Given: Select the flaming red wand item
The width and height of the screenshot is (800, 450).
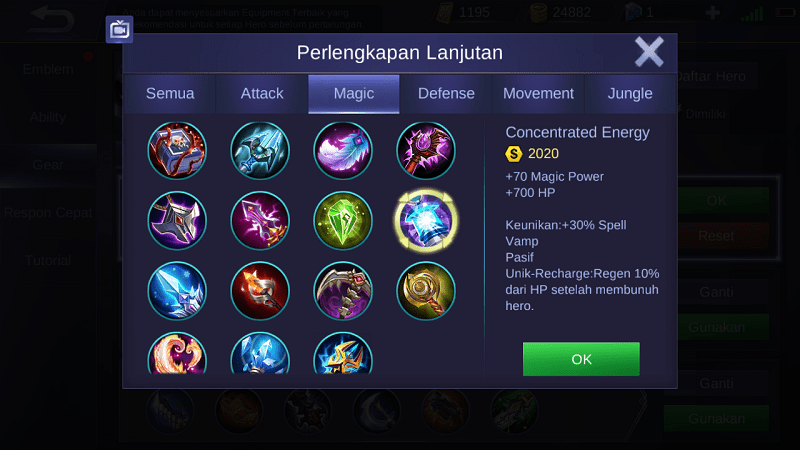Looking at the screenshot, I should (x=260, y=290).
